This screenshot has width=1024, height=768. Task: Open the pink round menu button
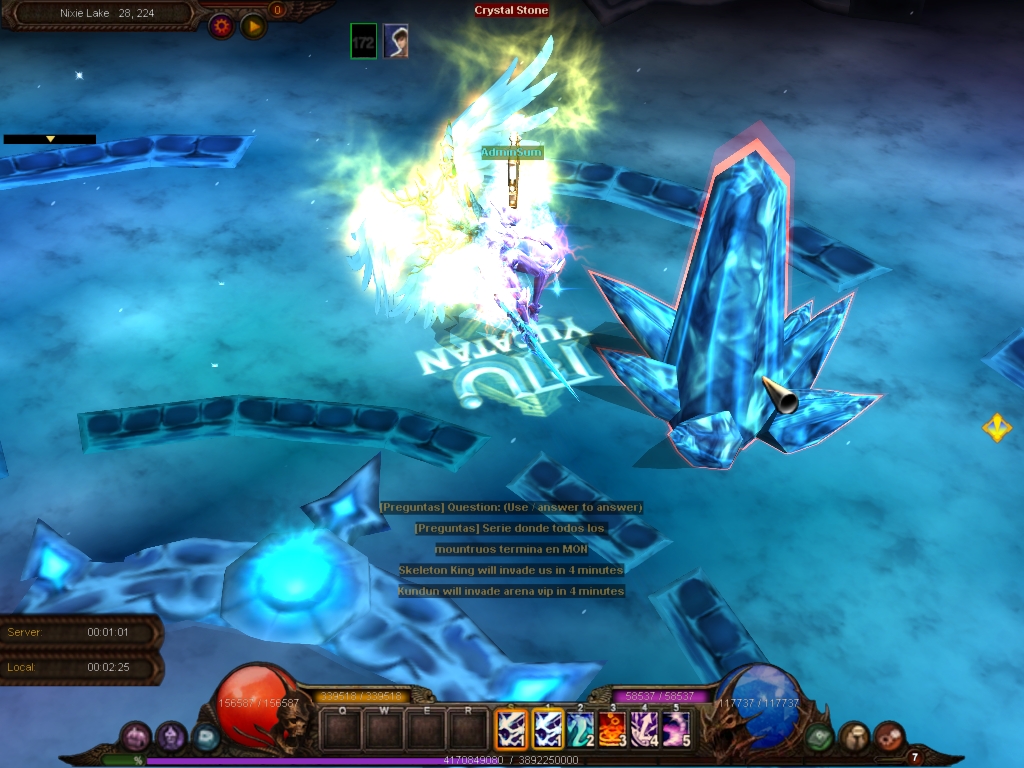point(136,737)
